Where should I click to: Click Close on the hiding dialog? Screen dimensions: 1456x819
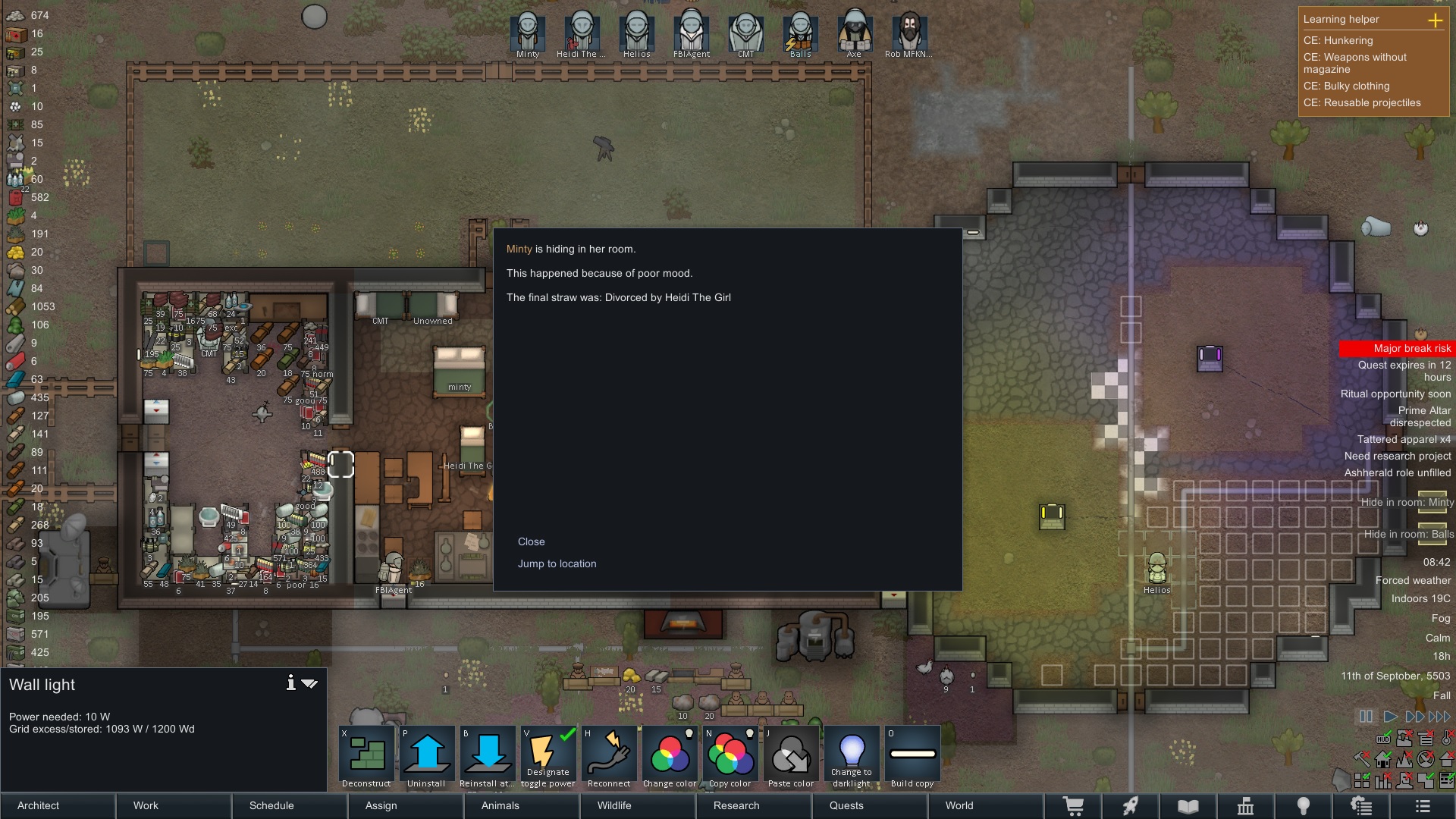click(532, 541)
